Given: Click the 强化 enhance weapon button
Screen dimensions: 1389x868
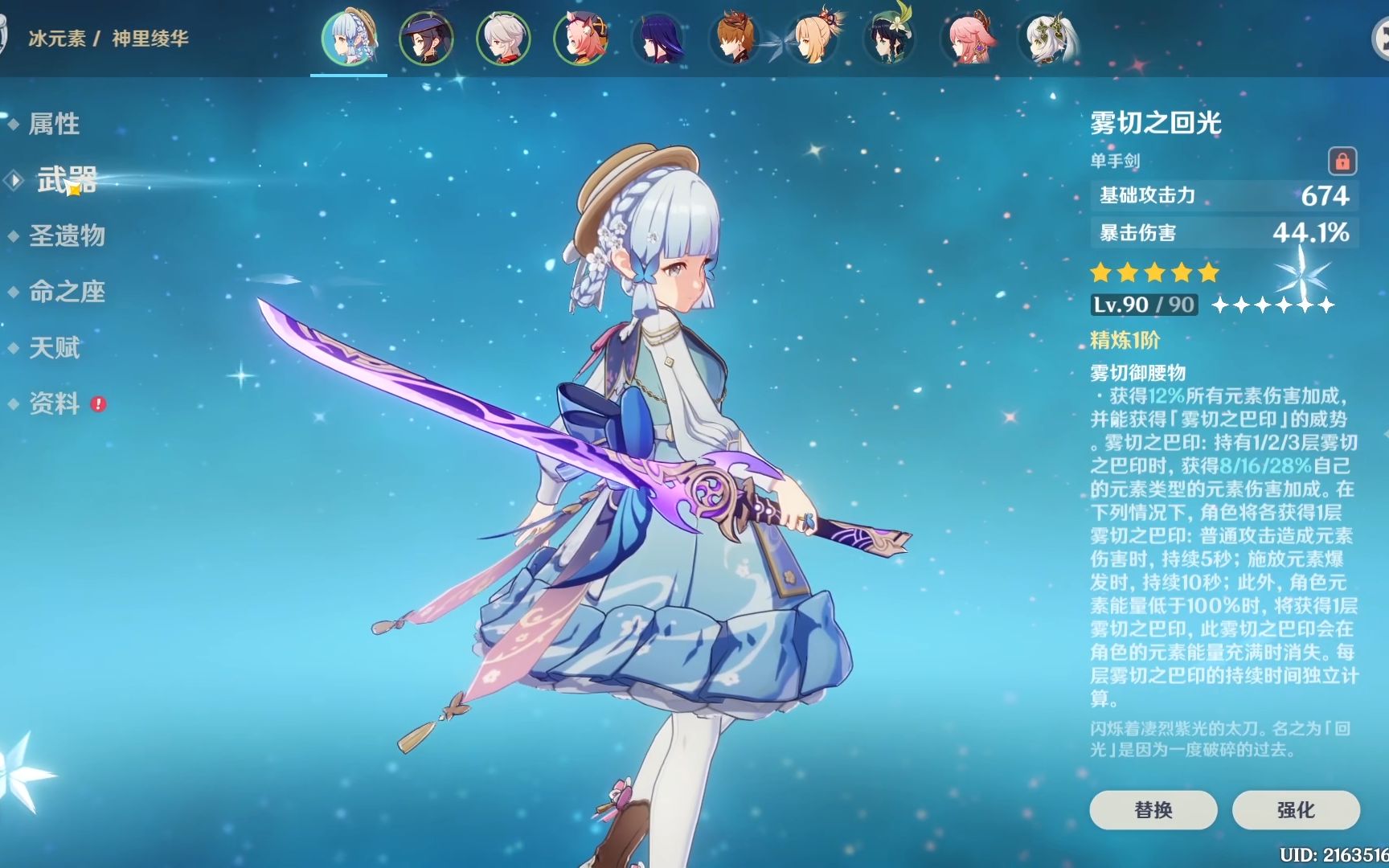Looking at the screenshot, I should coord(1296,809).
